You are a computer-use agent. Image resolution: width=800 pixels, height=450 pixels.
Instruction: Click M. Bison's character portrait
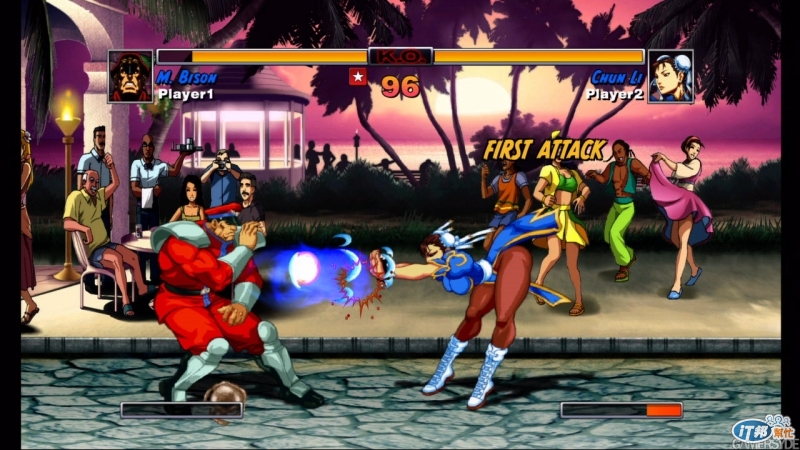coord(130,76)
